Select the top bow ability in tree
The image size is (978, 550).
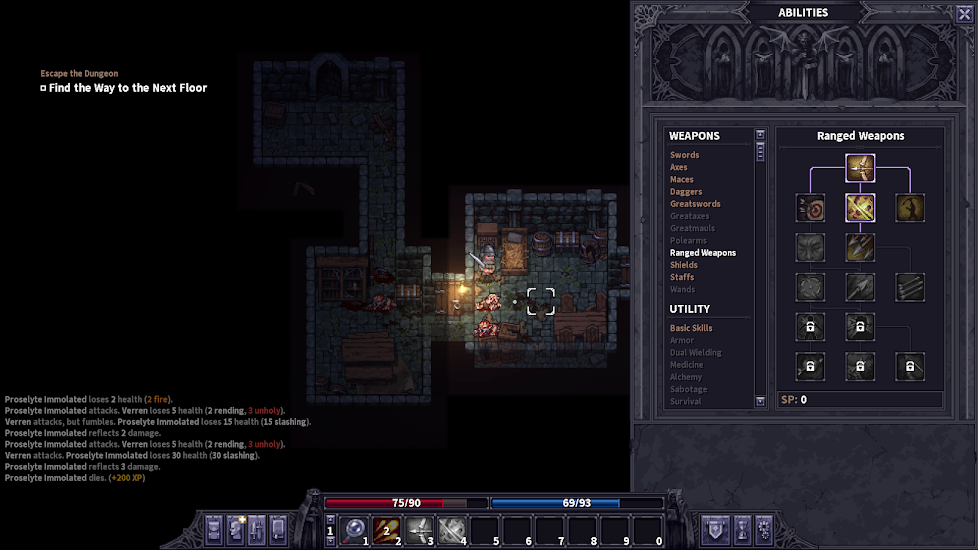(x=860, y=168)
